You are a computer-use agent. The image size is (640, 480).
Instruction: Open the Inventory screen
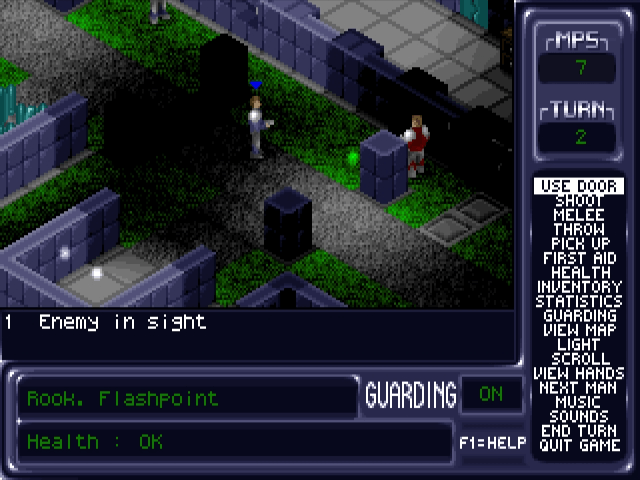(x=579, y=287)
